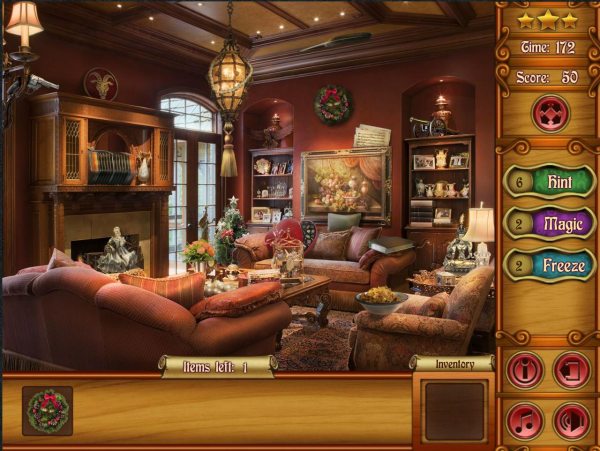Use the Hint button

[x=558, y=182]
